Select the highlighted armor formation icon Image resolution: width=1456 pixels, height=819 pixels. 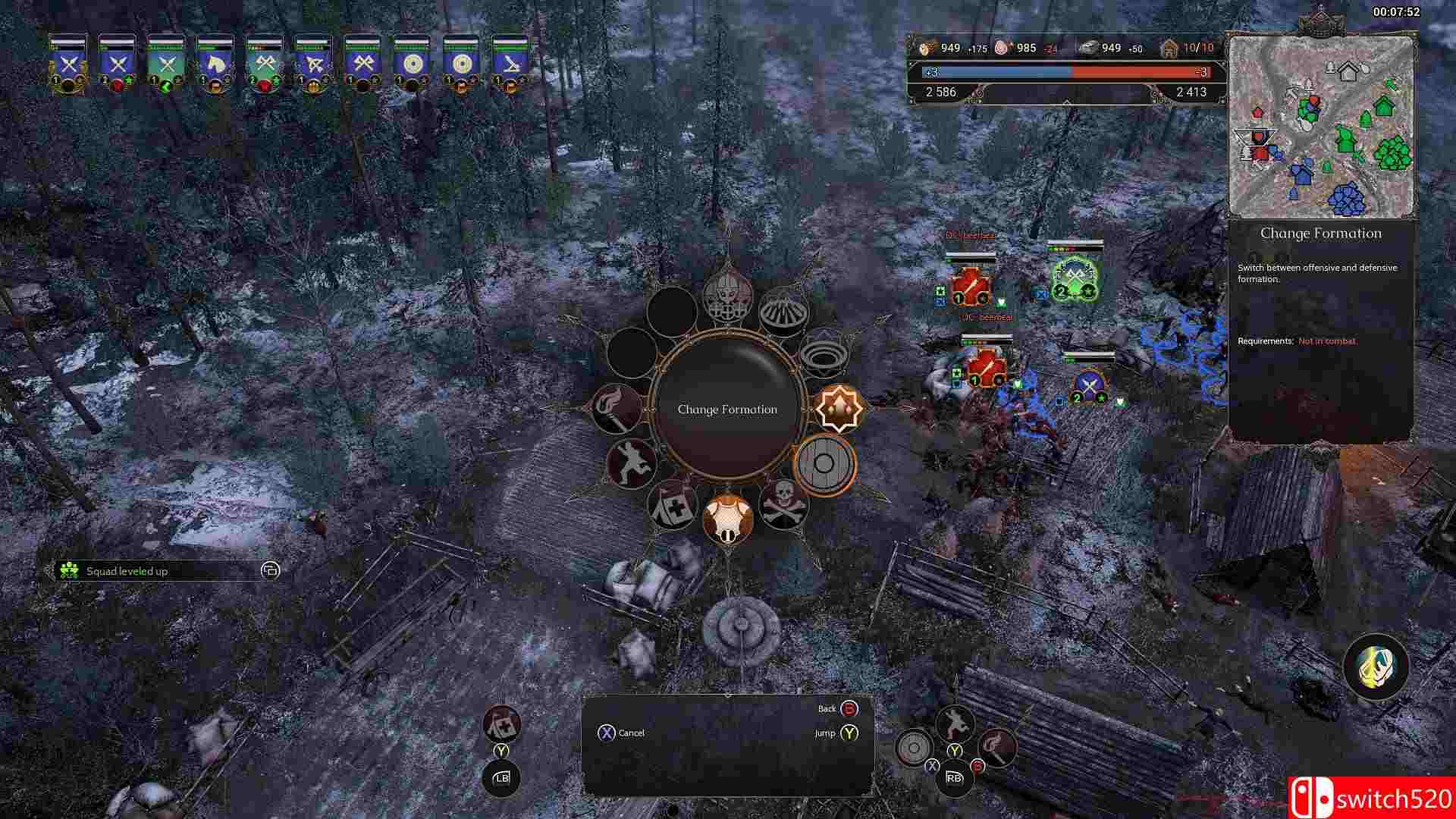(726, 516)
